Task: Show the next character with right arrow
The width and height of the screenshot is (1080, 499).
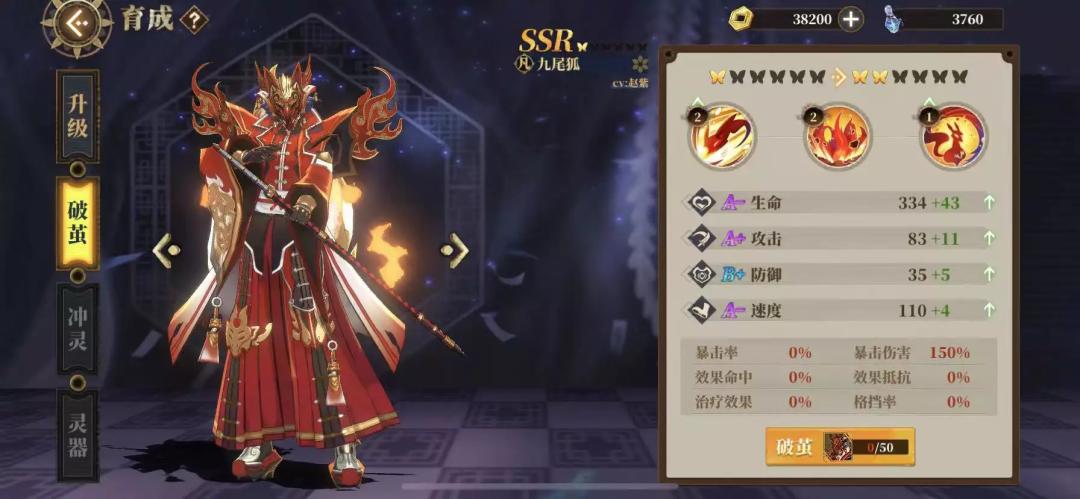Action: 456,250
